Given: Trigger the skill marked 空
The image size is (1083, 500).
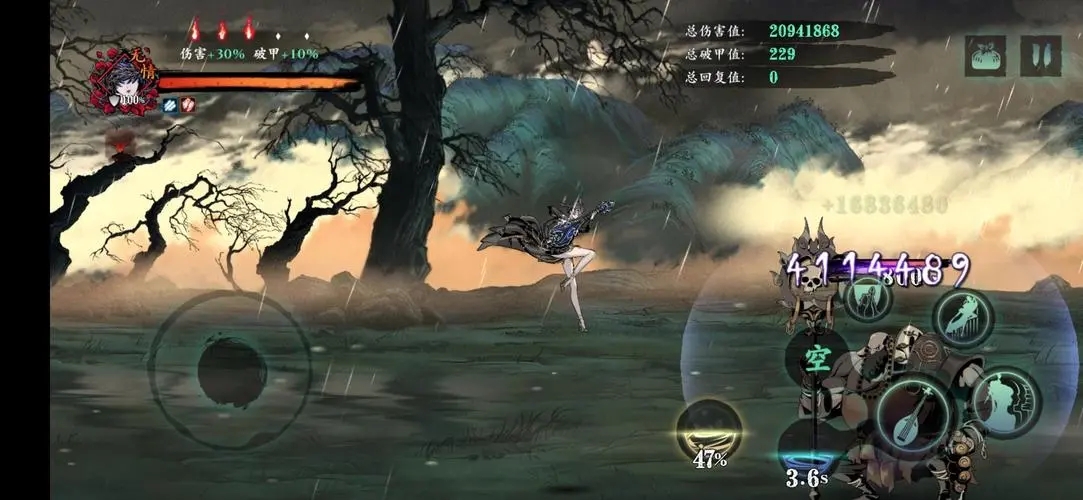Looking at the screenshot, I should pyautogui.click(x=818, y=362).
